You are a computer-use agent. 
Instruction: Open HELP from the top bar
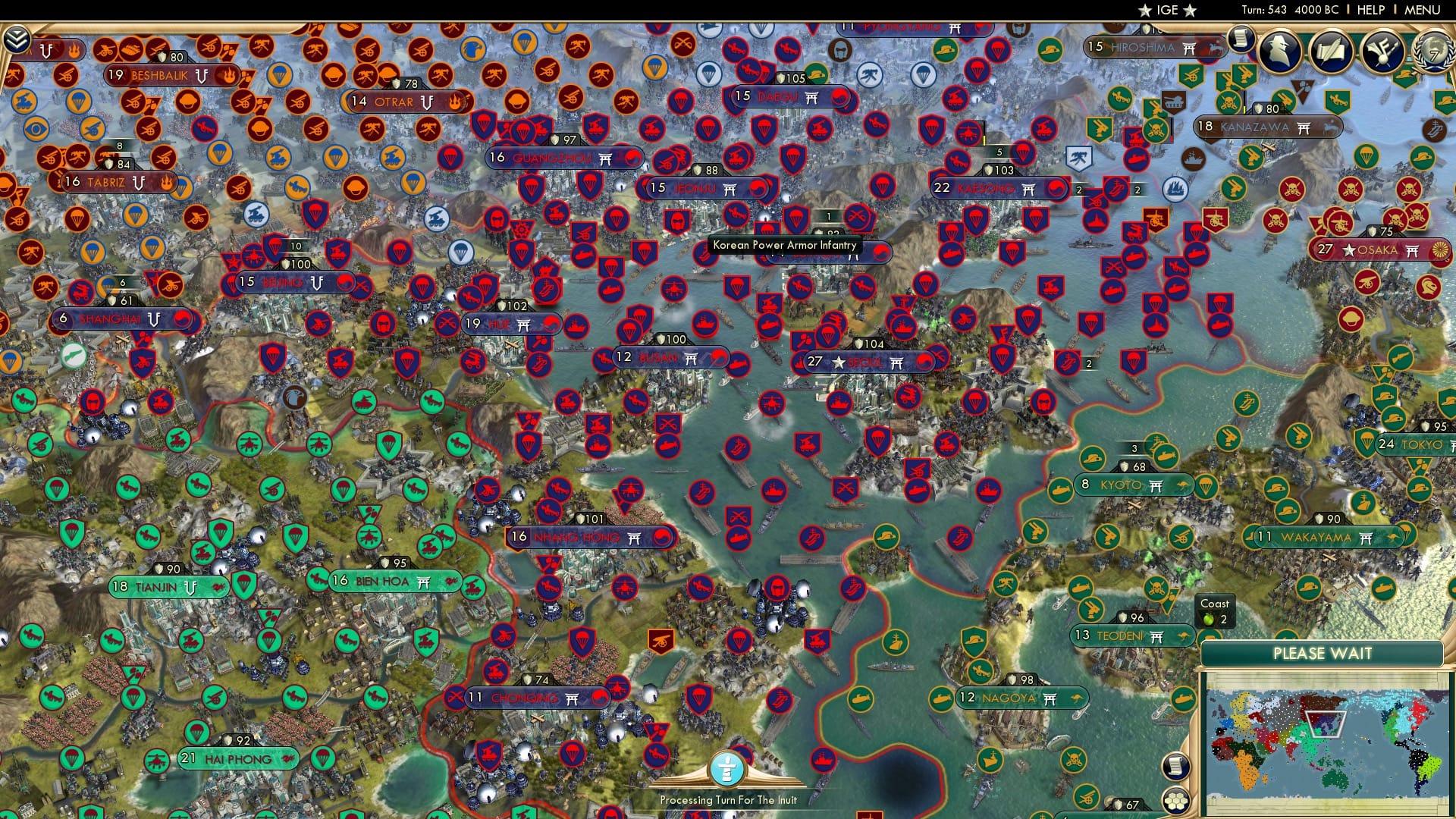1373,11
